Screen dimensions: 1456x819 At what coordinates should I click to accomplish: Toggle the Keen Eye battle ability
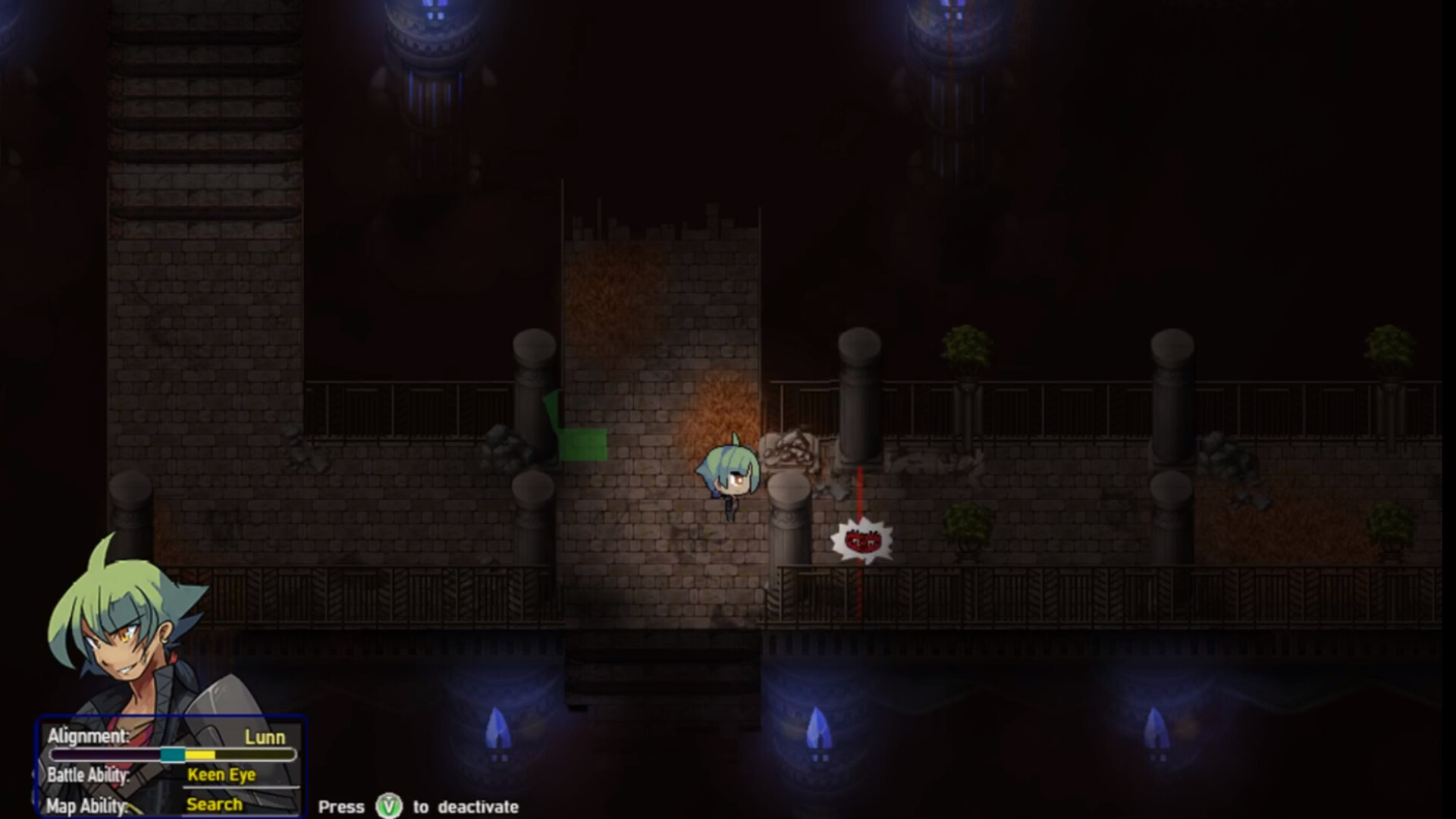click(221, 775)
